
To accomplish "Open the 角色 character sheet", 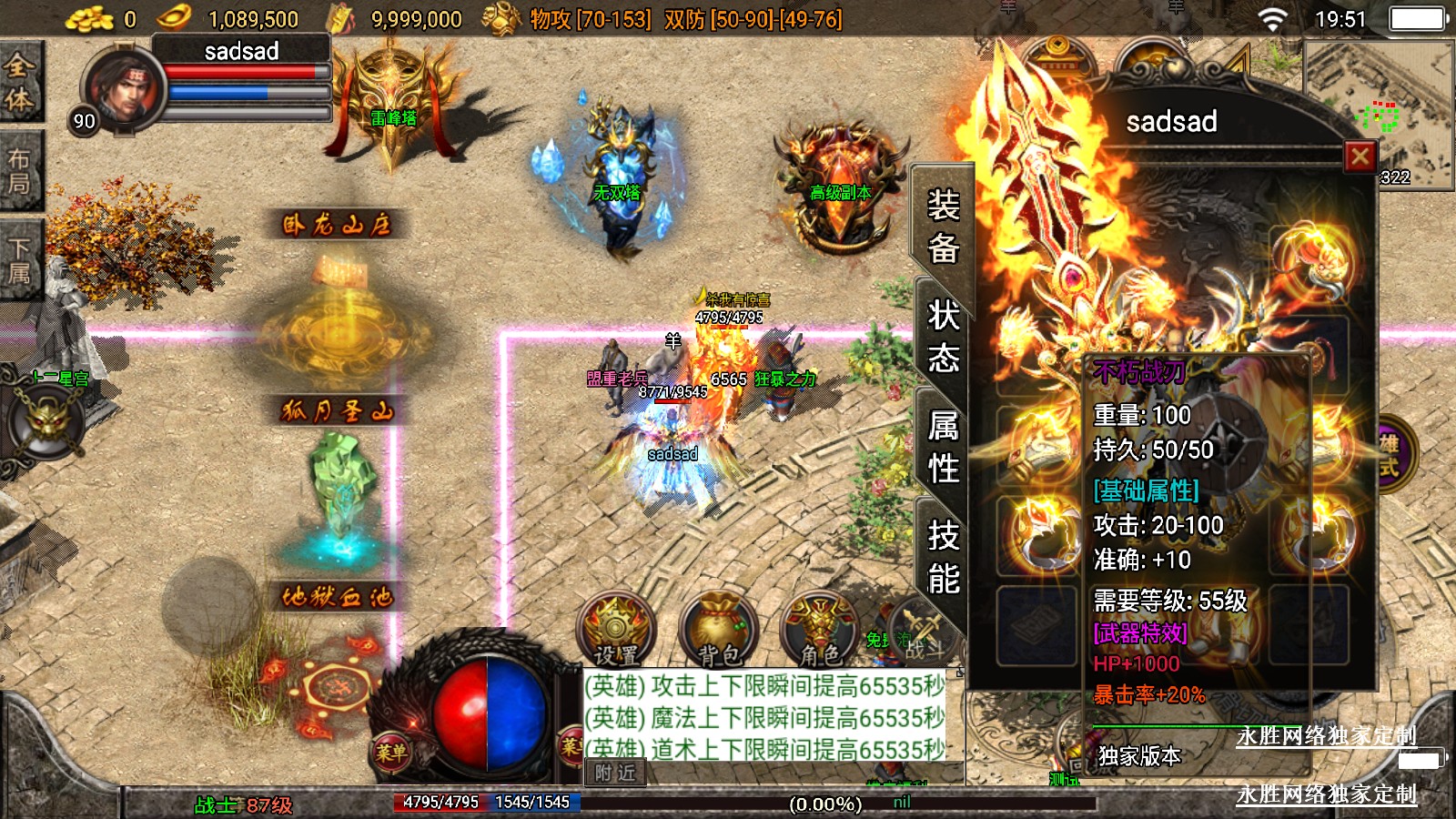I will (x=820, y=630).
